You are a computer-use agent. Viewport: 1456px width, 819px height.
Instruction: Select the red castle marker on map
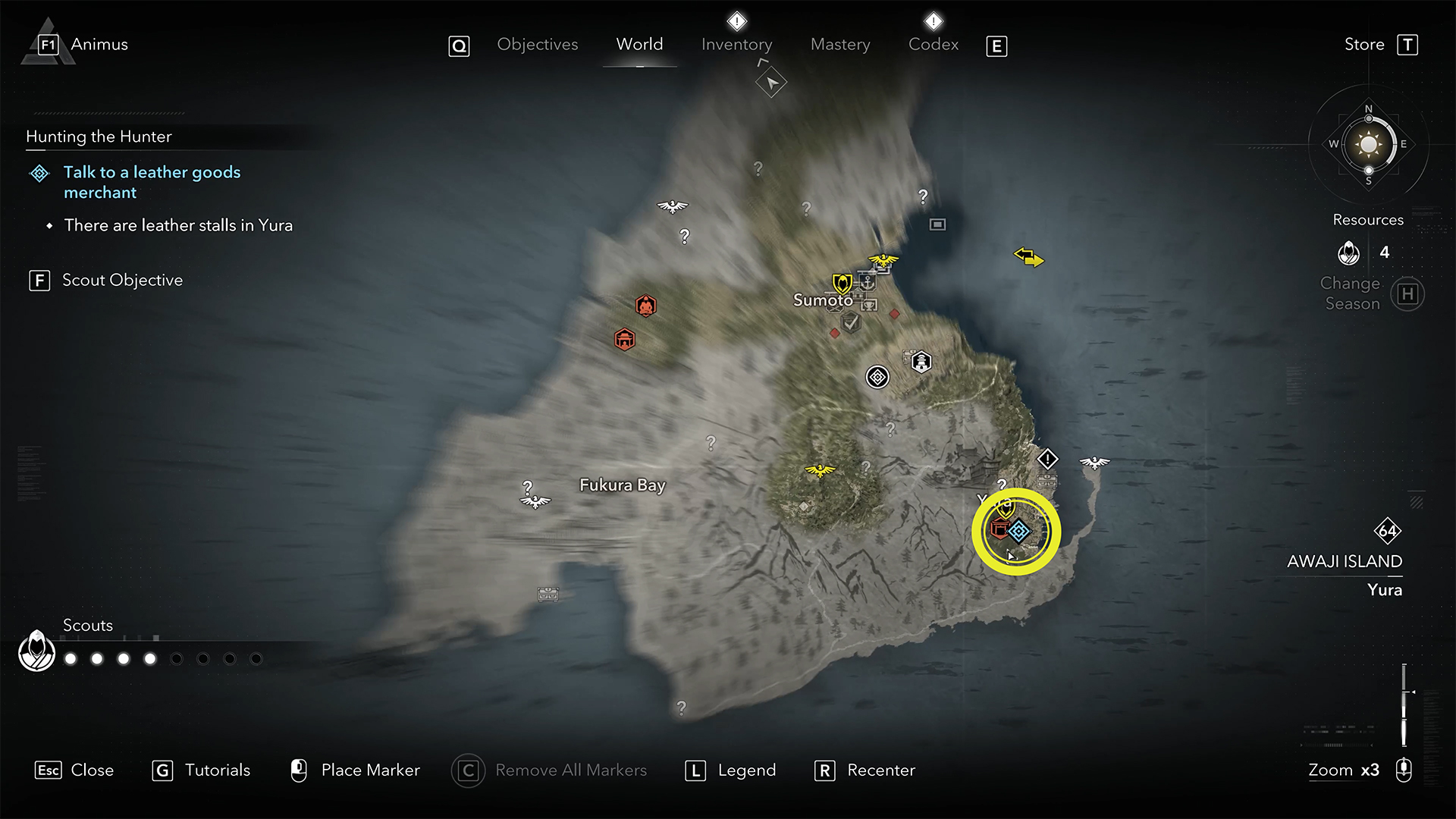pos(624,339)
